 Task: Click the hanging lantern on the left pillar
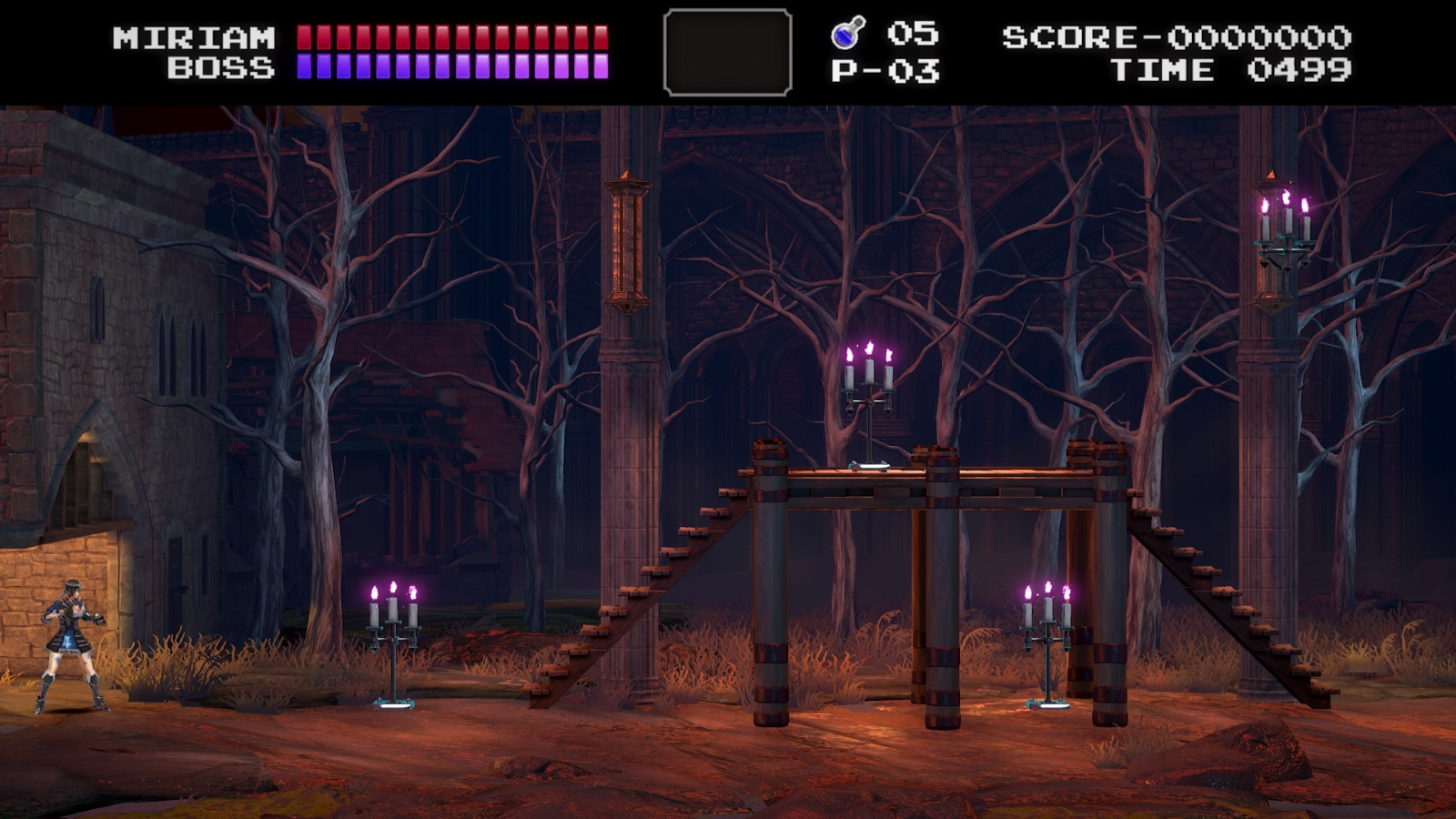pos(626,241)
